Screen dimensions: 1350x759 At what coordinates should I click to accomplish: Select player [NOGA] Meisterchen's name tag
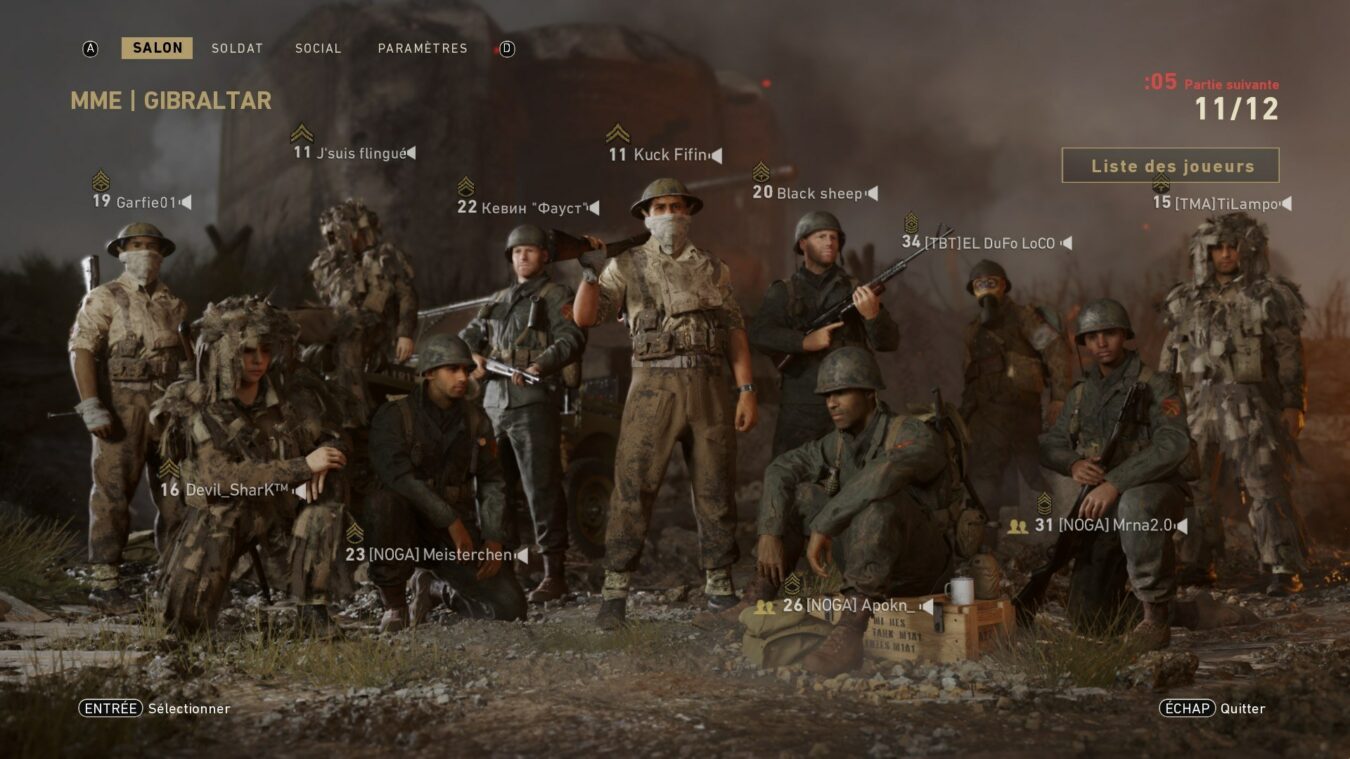pos(440,554)
